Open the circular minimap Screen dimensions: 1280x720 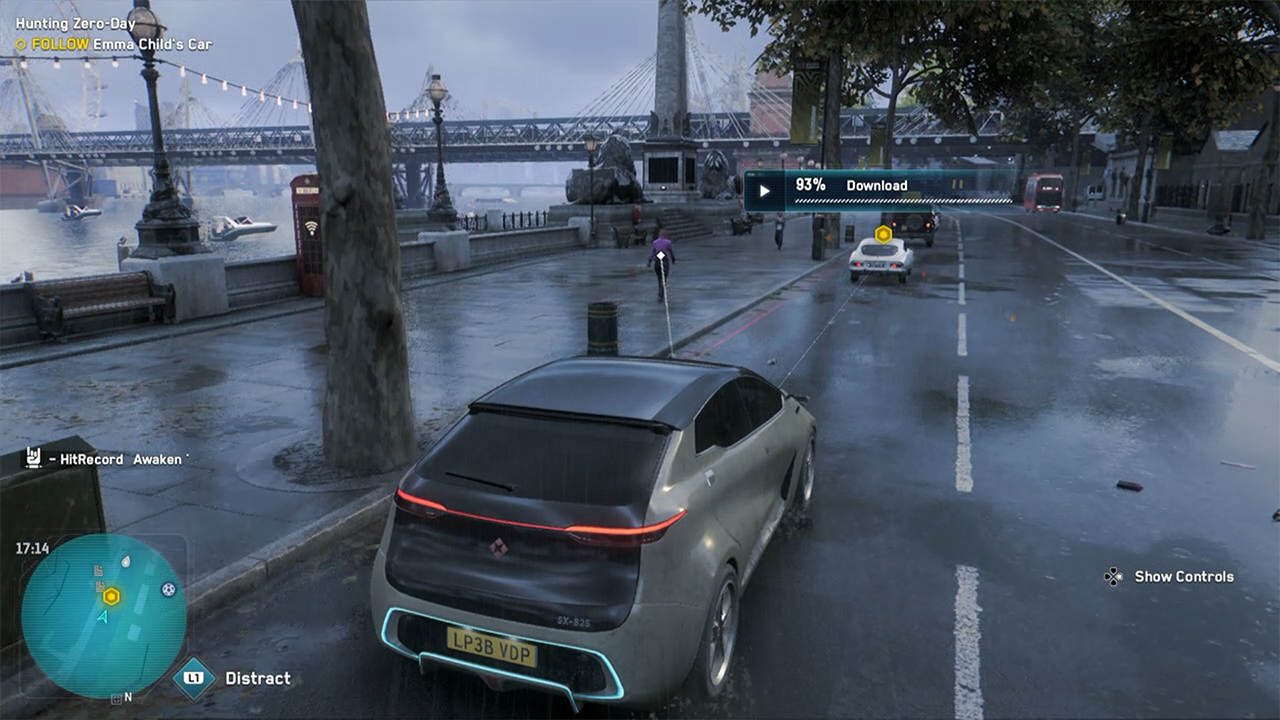click(x=104, y=615)
